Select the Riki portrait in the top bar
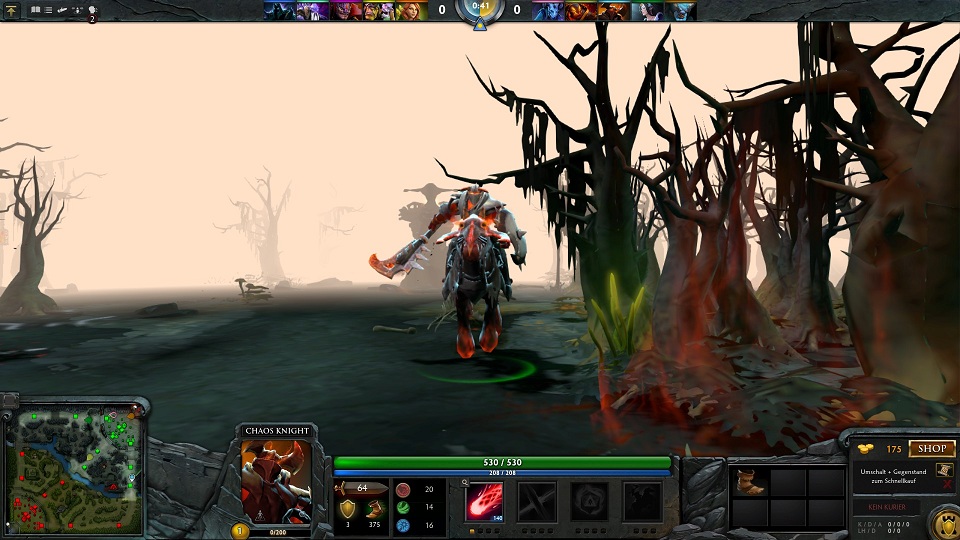 click(x=280, y=11)
